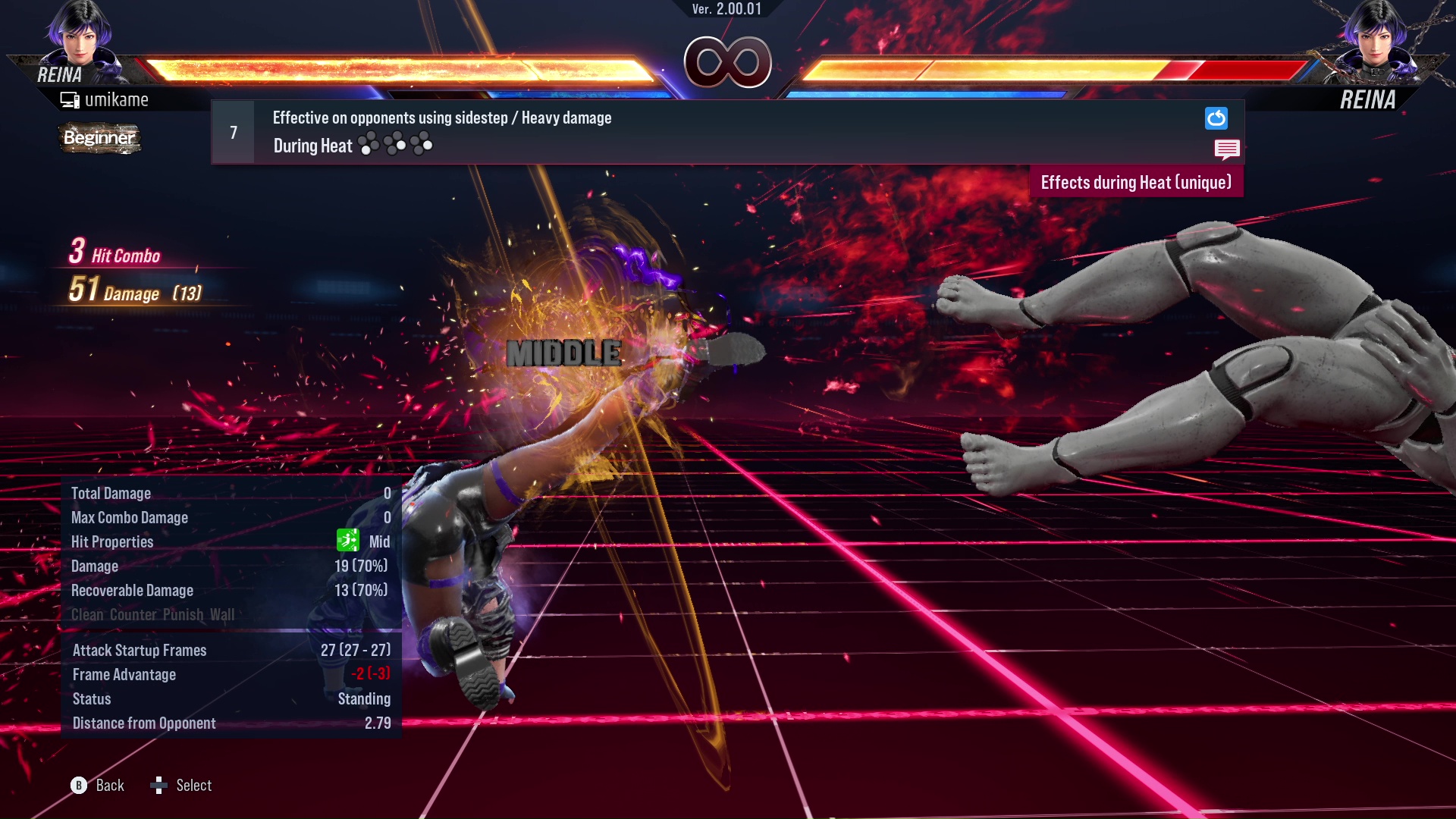
Task: Expand the combo step numbered 7
Action: click(232, 132)
